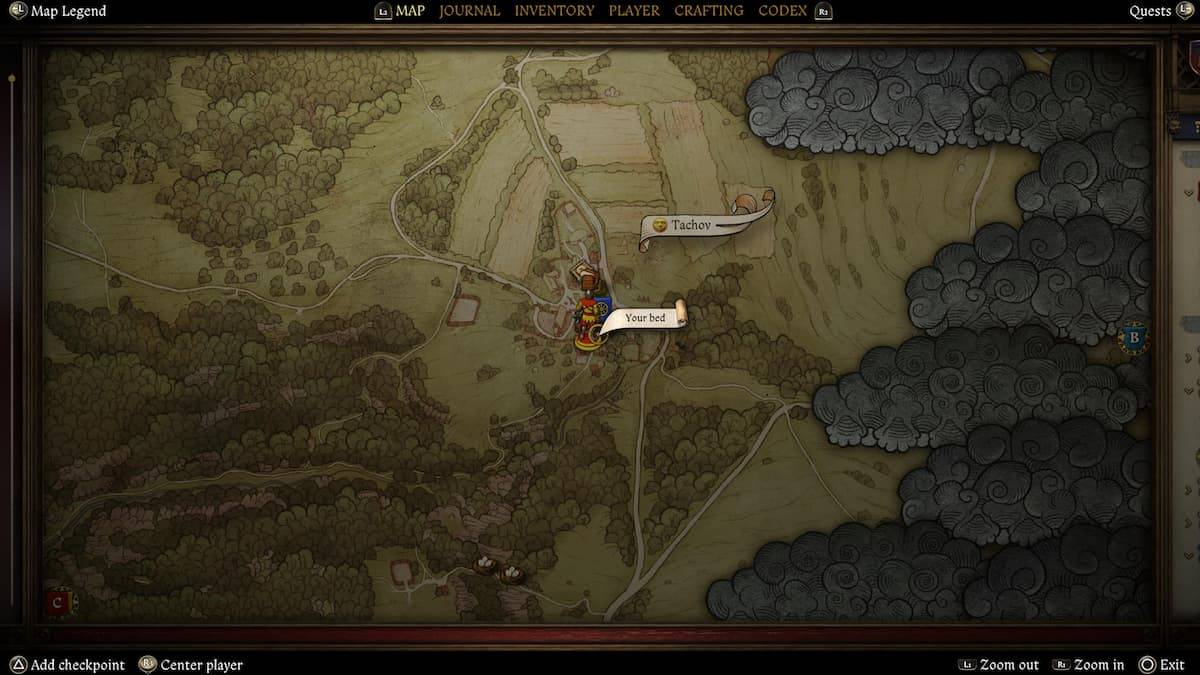
Task: Go to the Crafting tab
Action: pyautogui.click(x=708, y=11)
